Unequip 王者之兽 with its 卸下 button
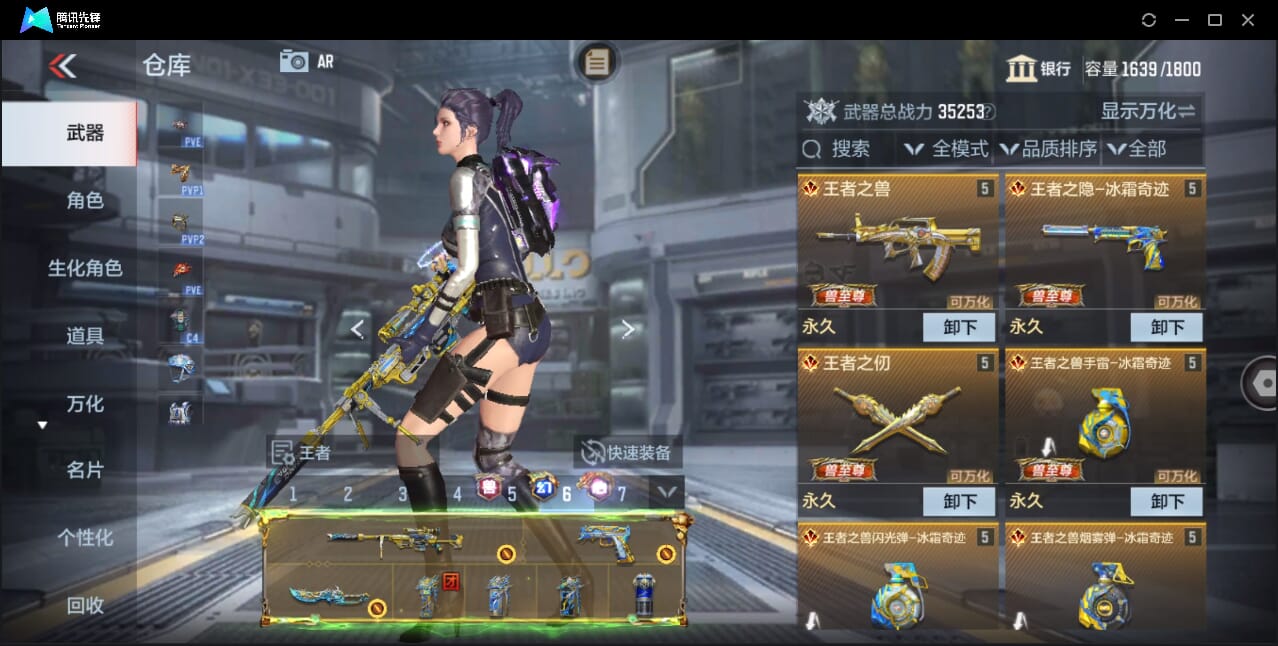The height and width of the screenshot is (646, 1278). (x=958, y=327)
